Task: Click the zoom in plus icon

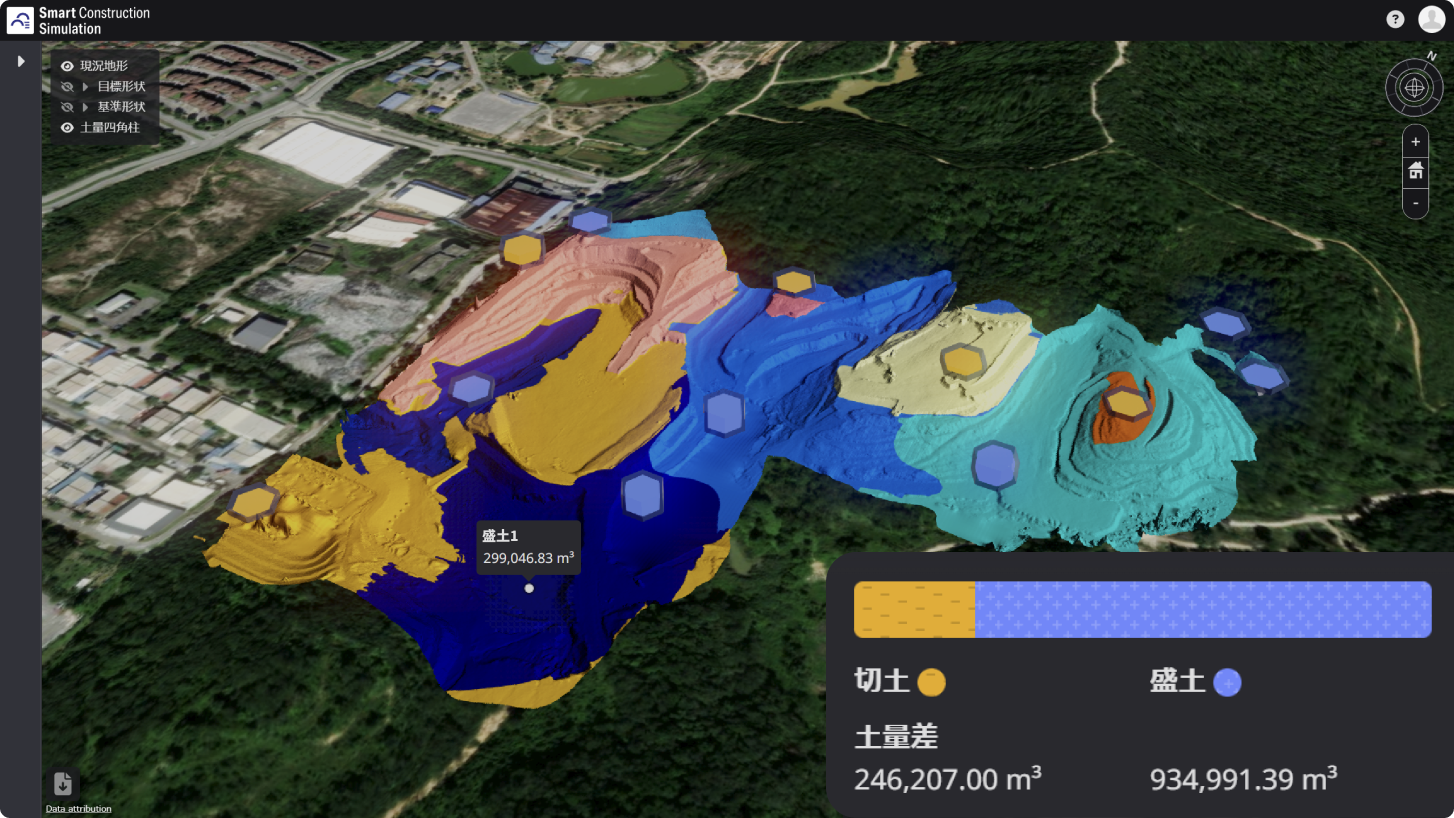Action: (x=1415, y=141)
